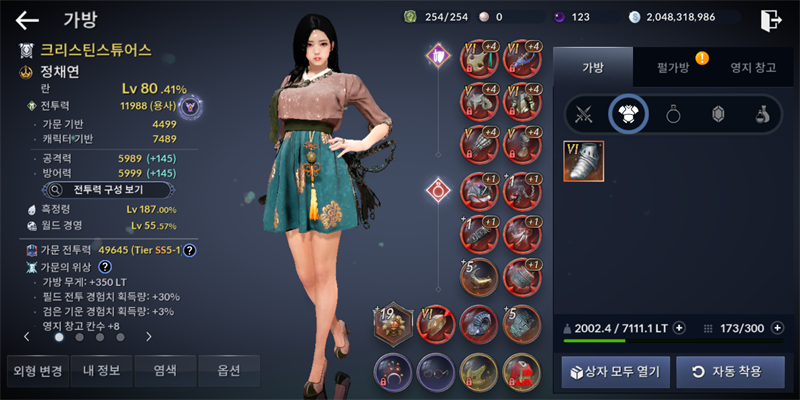Activate 자동 착용 auto-equip
Image resolution: width=800 pixels, height=400 pixels.
click(x=725, y=371)
